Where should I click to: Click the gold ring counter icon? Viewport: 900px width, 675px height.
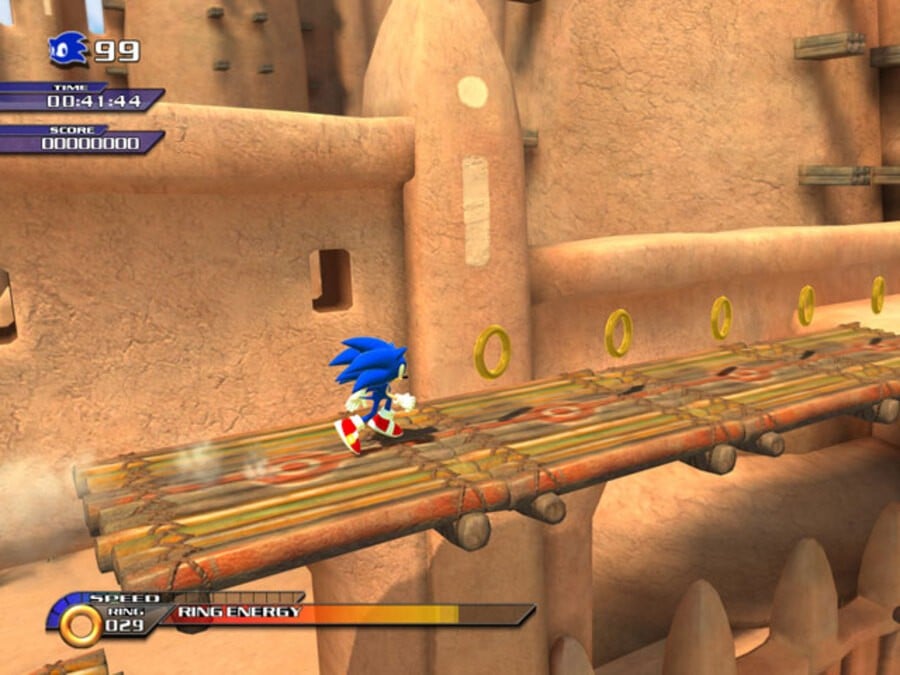80,624
